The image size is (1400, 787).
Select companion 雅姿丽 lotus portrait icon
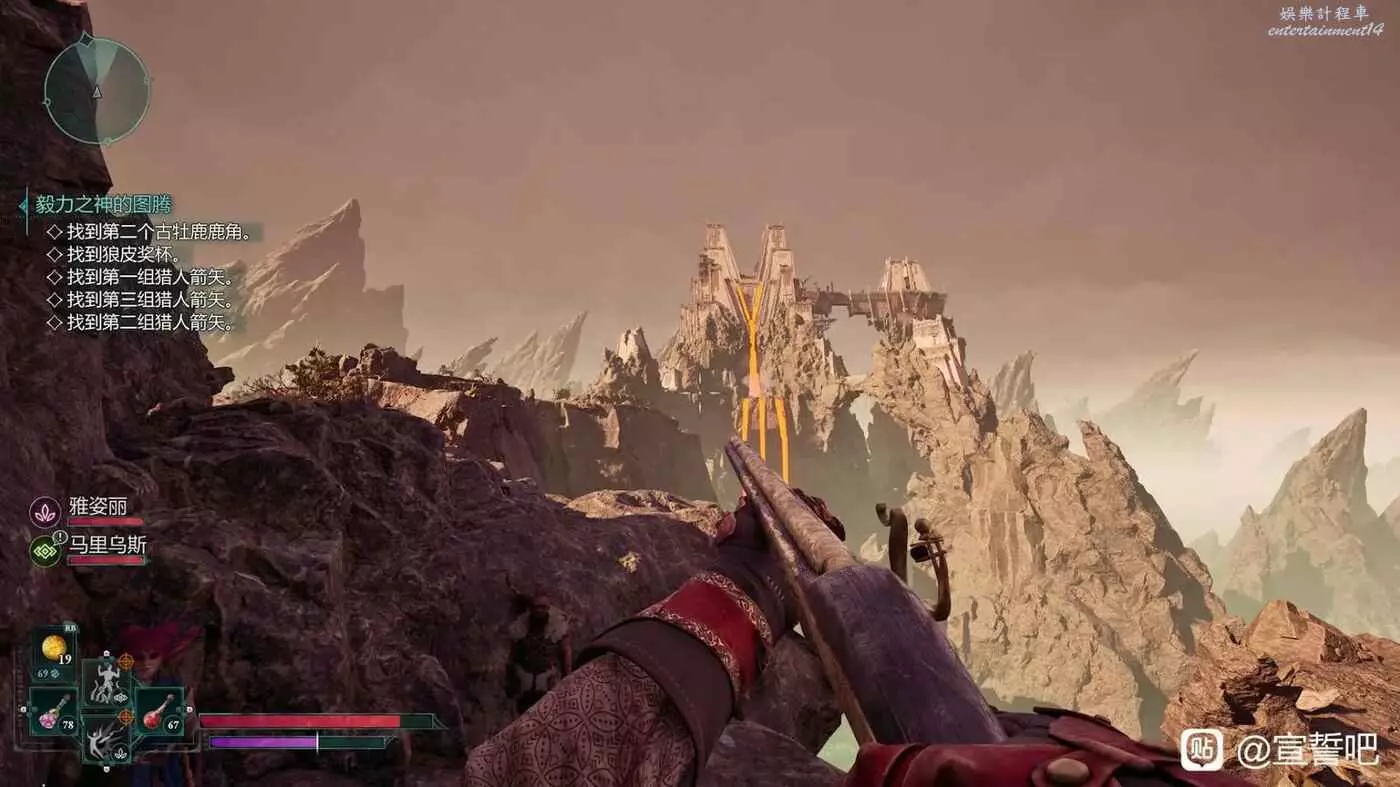tap(45, 512)
